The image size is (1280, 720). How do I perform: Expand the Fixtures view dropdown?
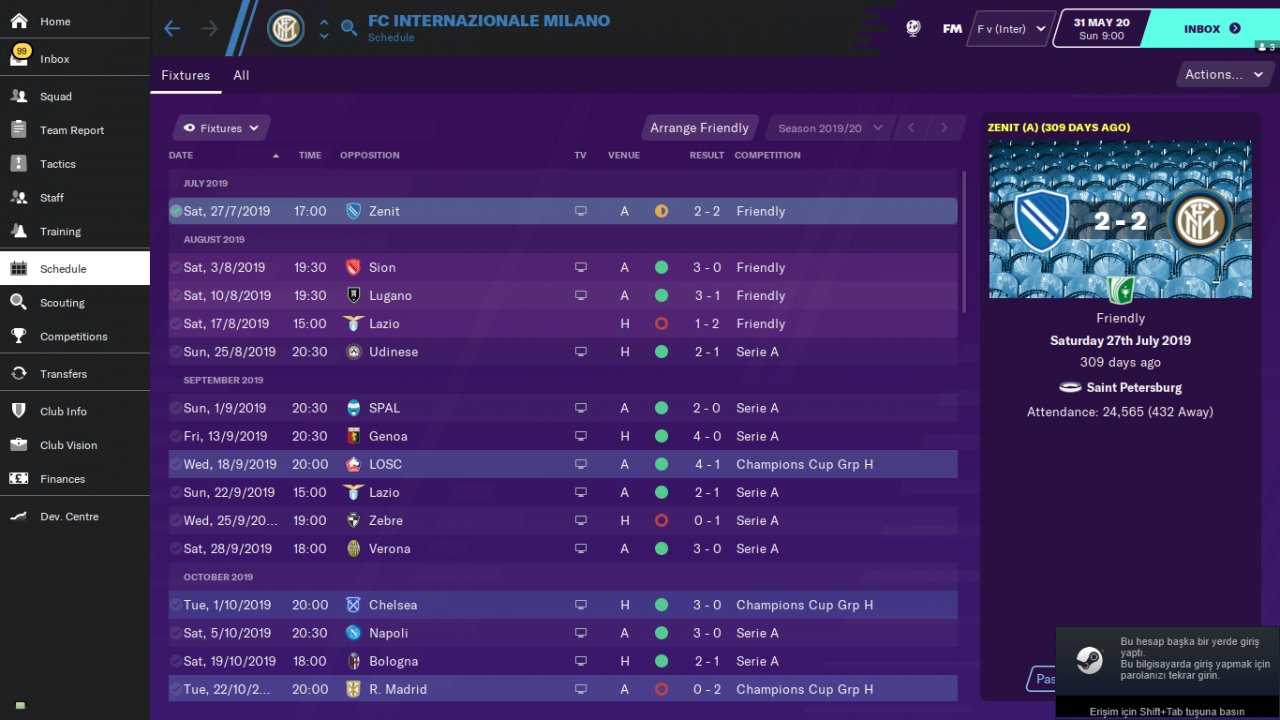point(221,128)
